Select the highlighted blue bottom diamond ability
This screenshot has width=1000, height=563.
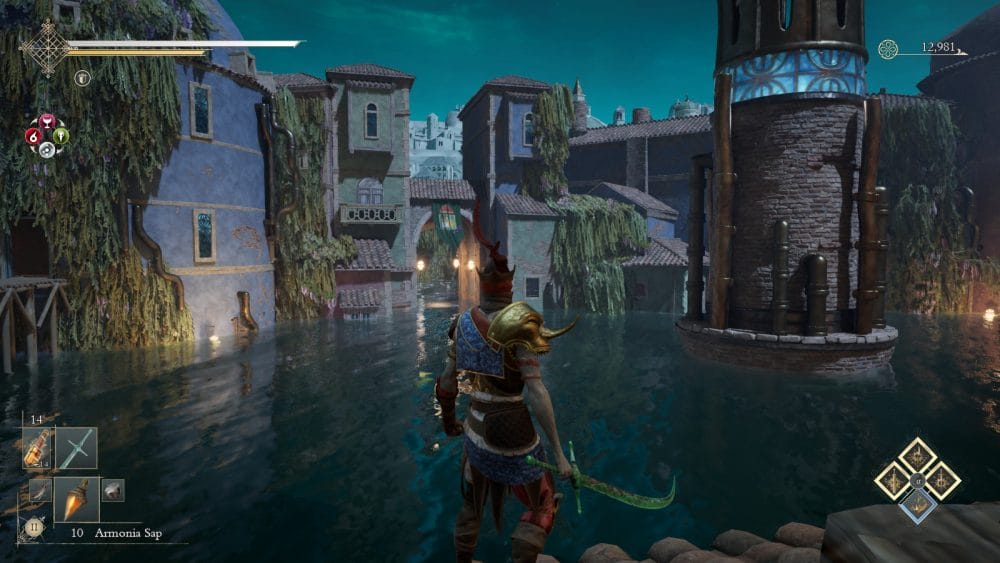917,505
